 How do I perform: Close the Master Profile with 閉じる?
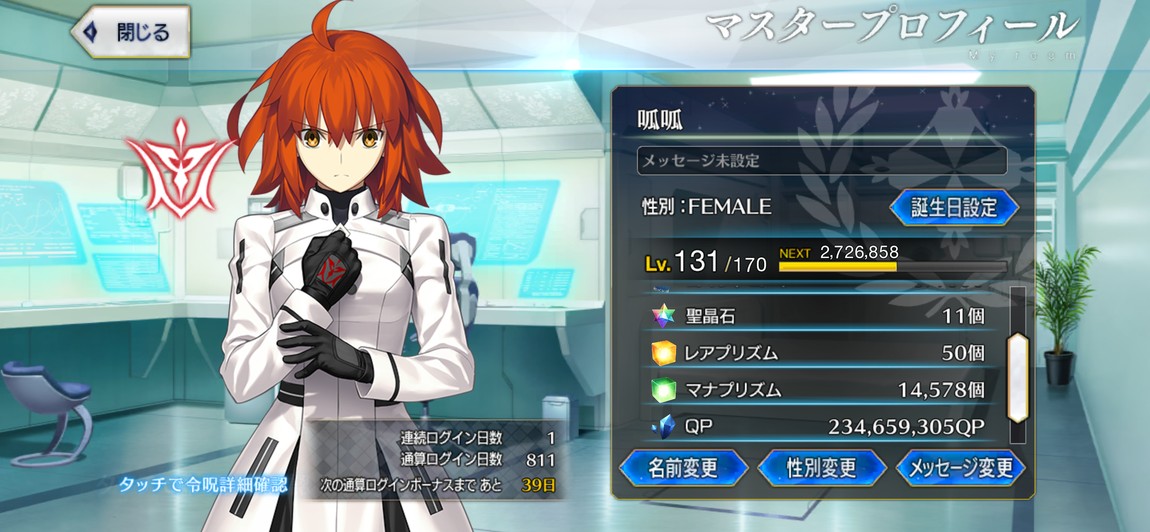coord(132,31)
